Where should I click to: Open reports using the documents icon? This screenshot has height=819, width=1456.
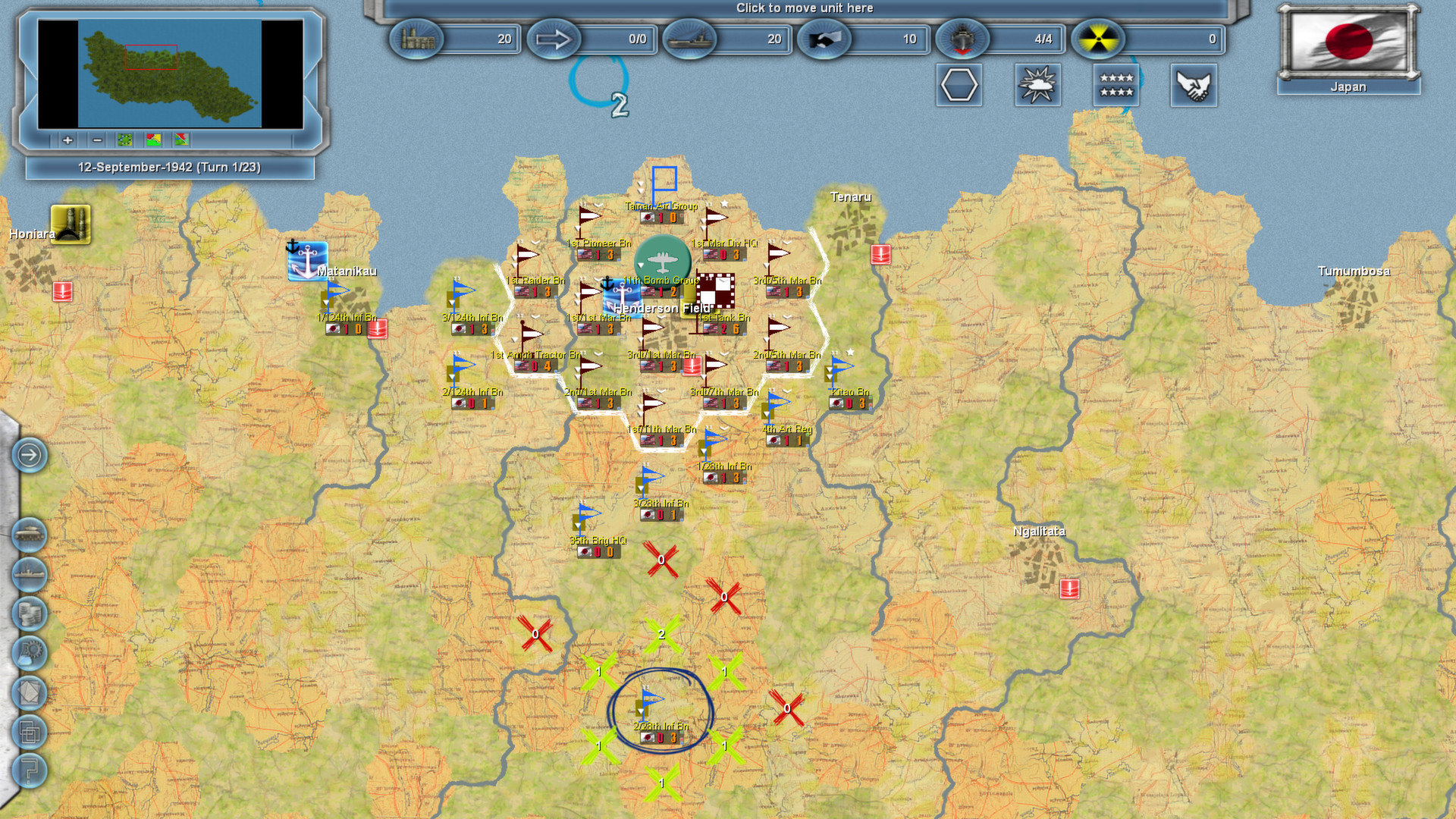[29, 693]
